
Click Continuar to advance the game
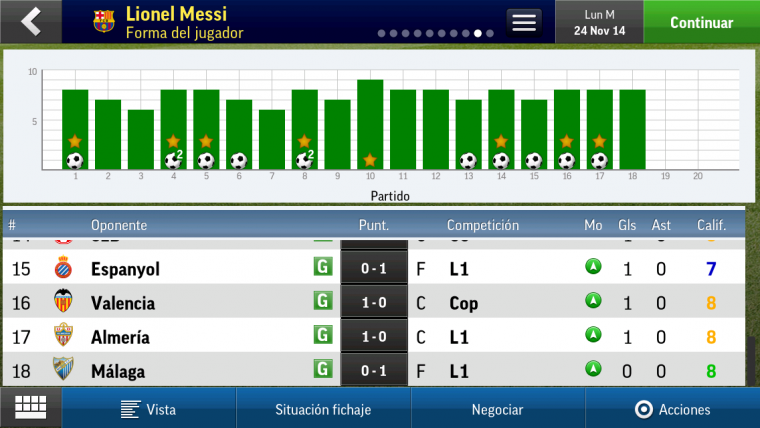point(701,22)
